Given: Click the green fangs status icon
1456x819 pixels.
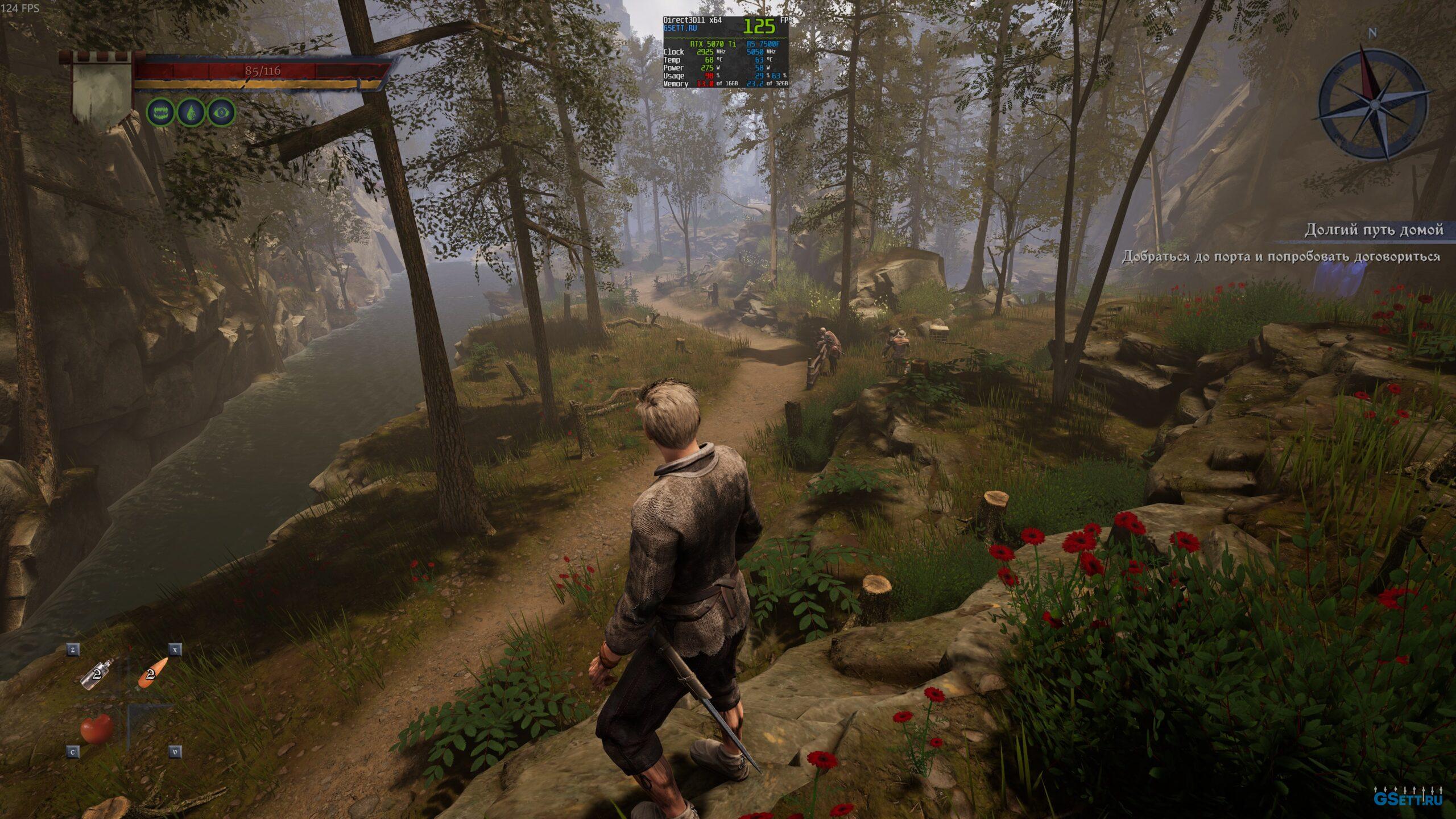Looking at the screenshot, I should point(161,113).
